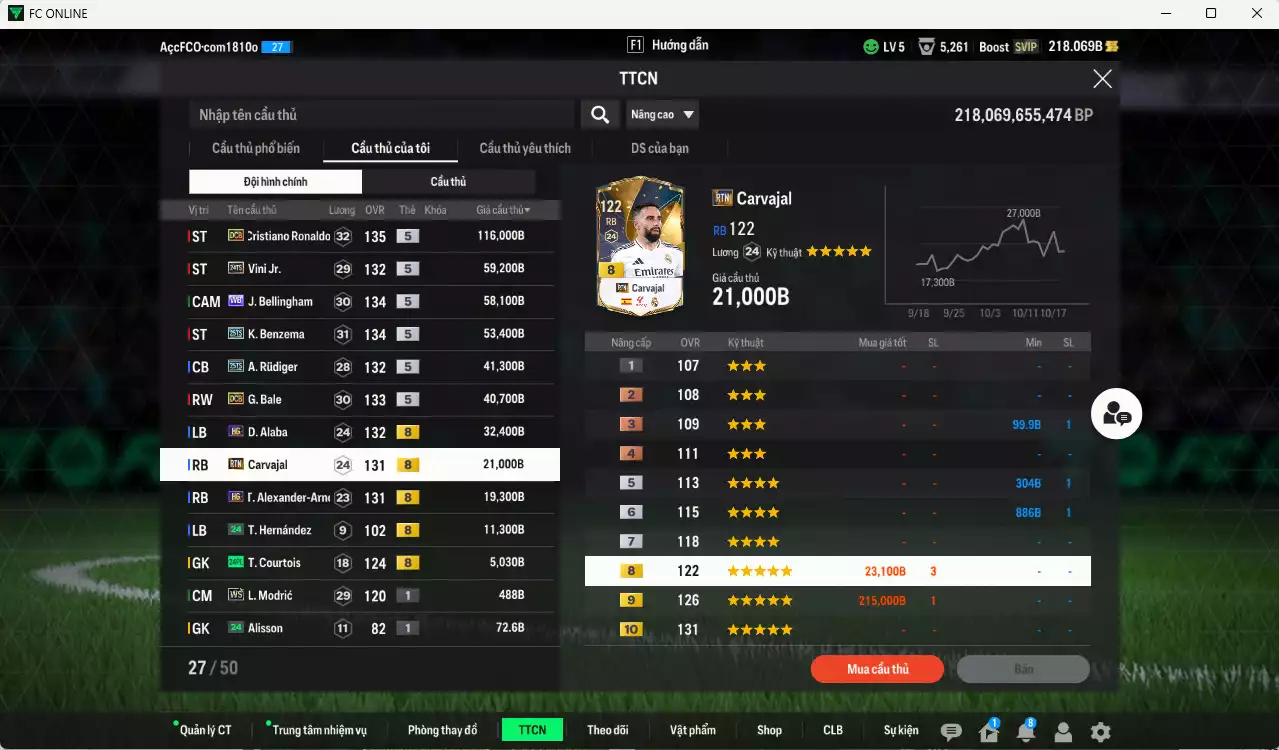
Task: Open the Cầu thủ yêu thích tab
Action: coord(525,149)
